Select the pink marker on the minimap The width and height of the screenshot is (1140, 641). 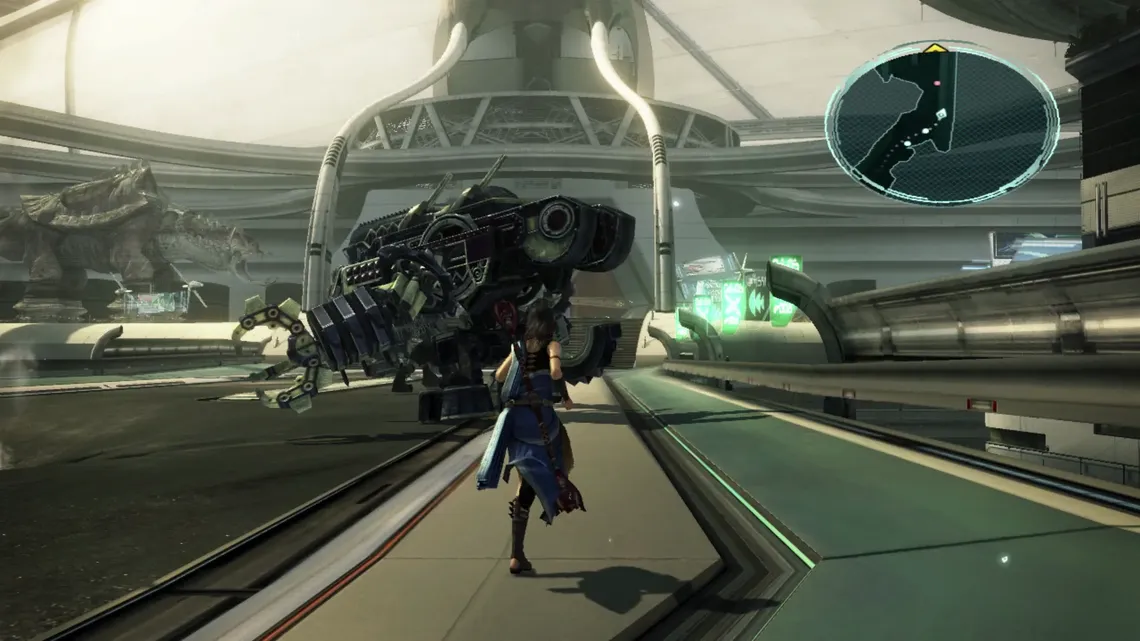tap(937, 84)
